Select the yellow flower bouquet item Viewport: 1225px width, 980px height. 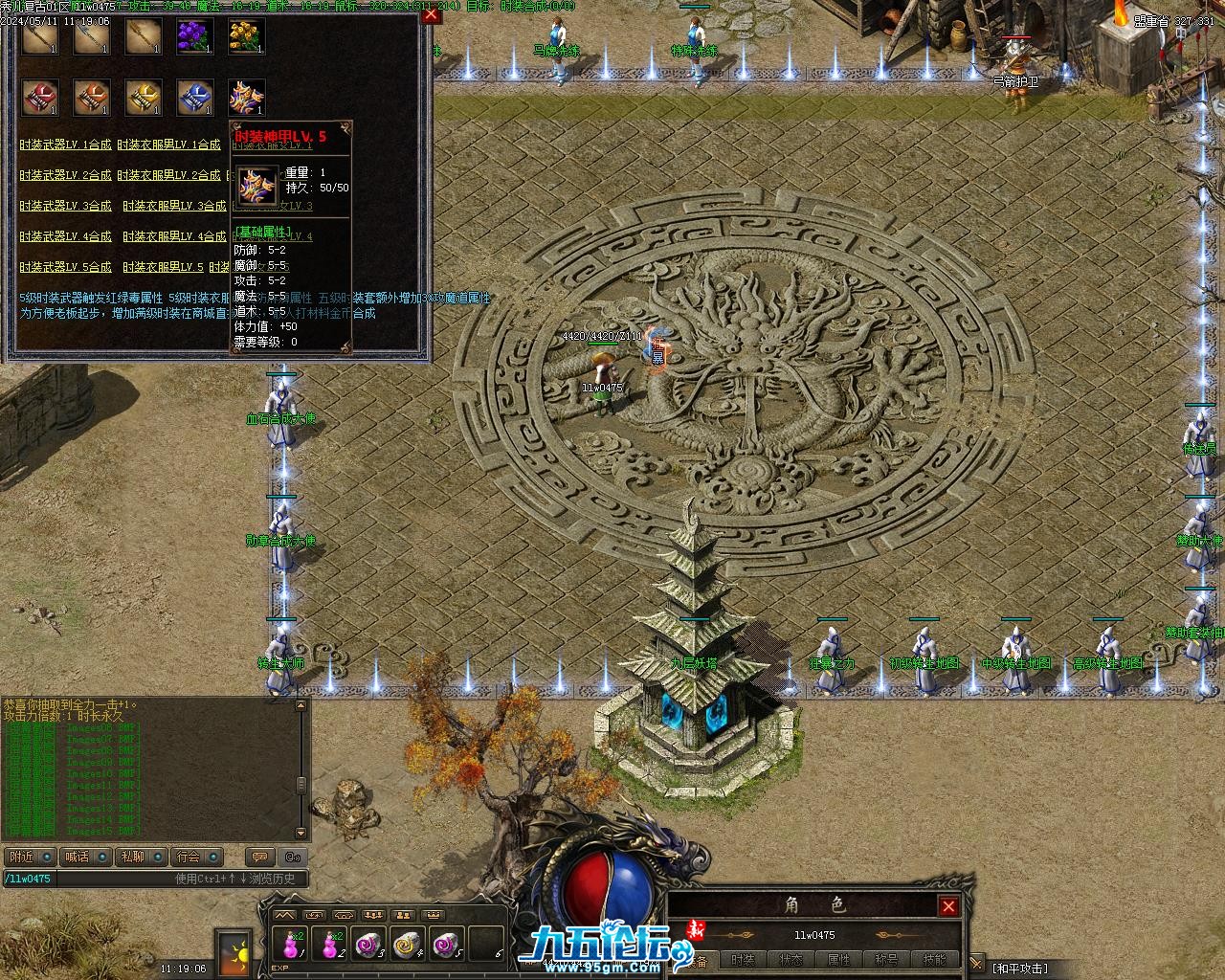tap(247, 37)
